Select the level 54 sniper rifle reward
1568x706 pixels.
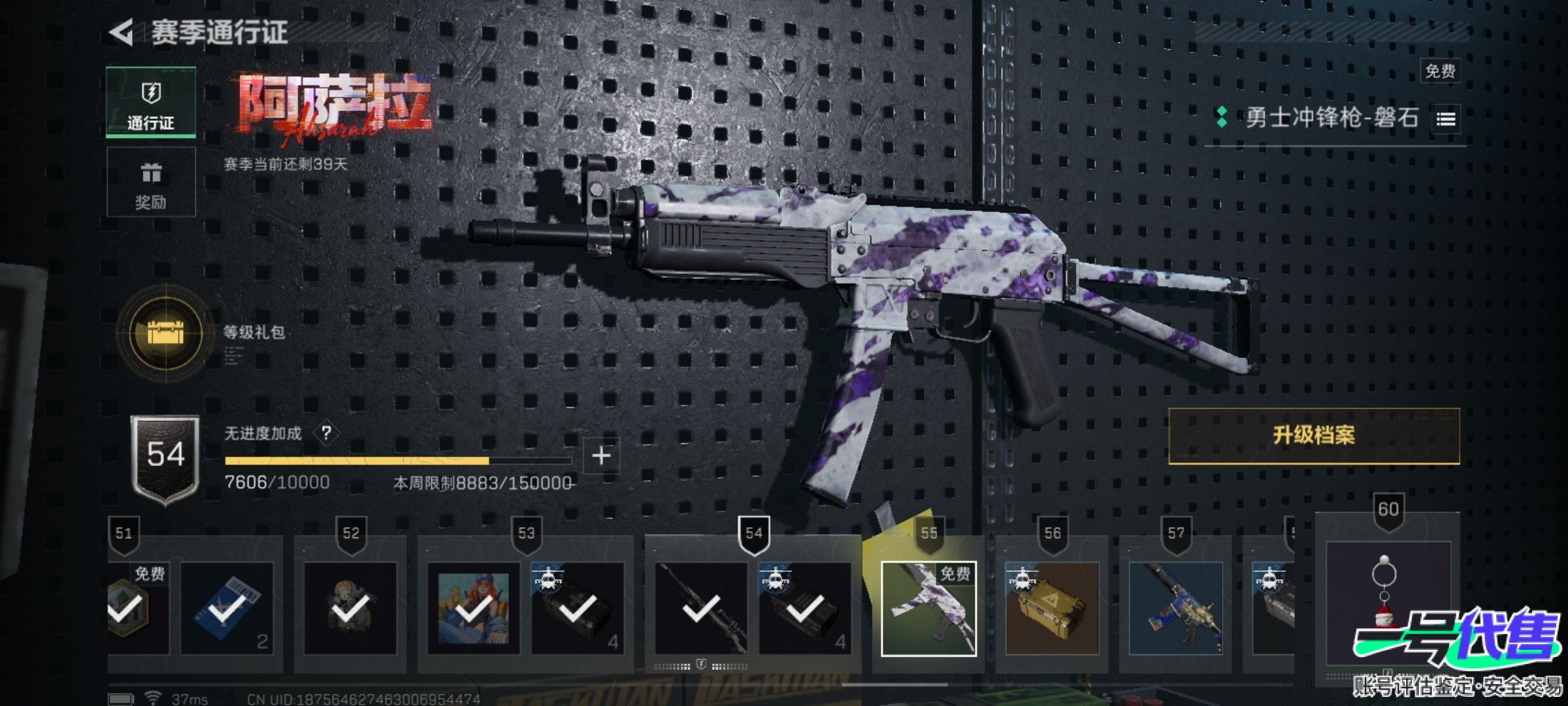701,609
